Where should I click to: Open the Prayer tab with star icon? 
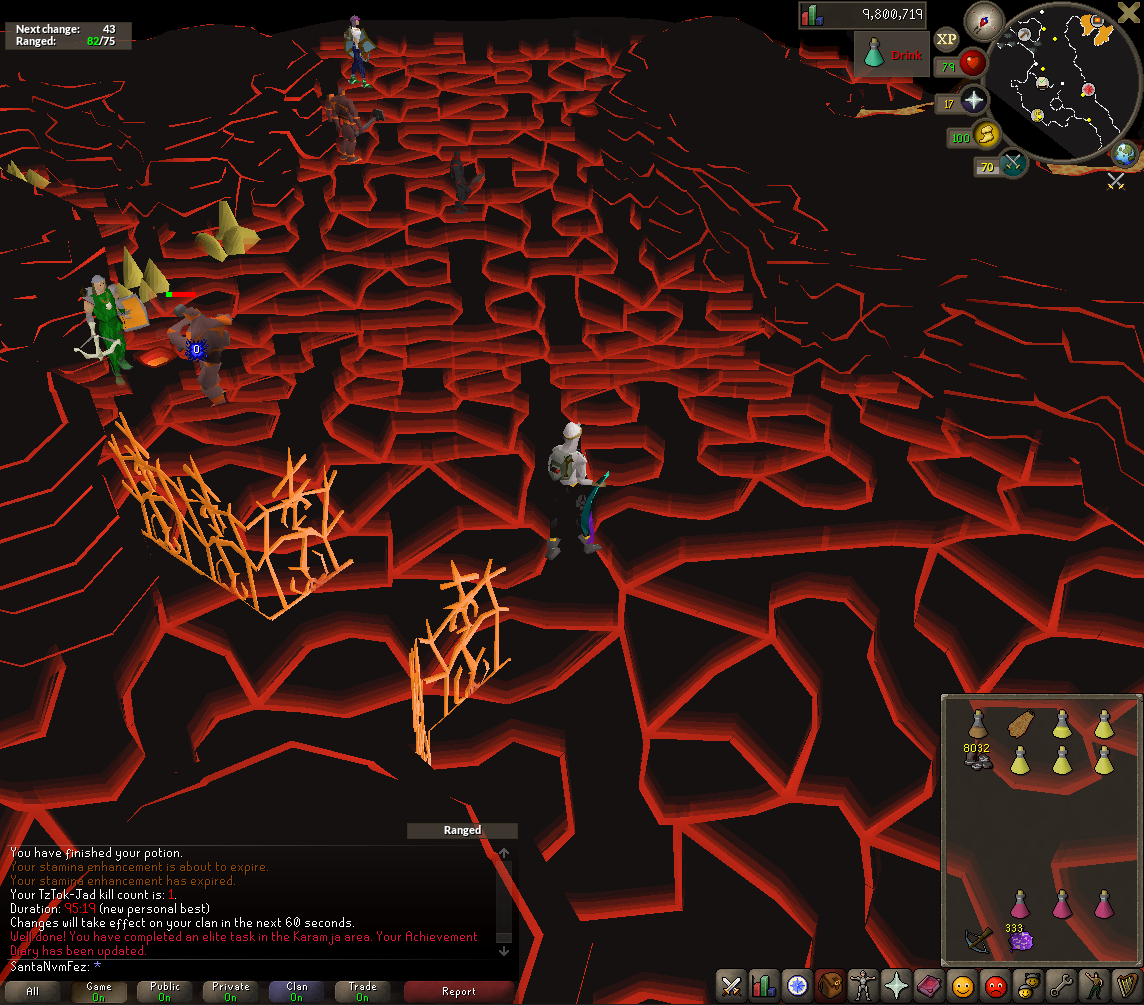pyautogui.click(x=897, y=985)
